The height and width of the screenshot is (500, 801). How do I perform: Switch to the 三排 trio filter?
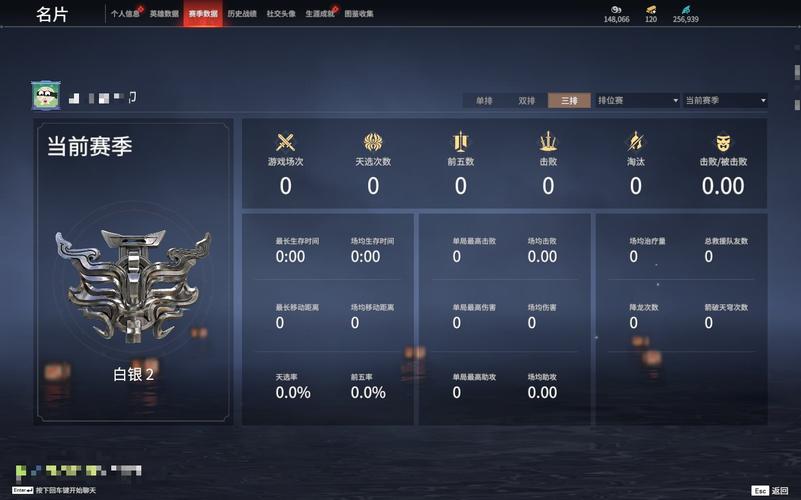tap(569, 100)
